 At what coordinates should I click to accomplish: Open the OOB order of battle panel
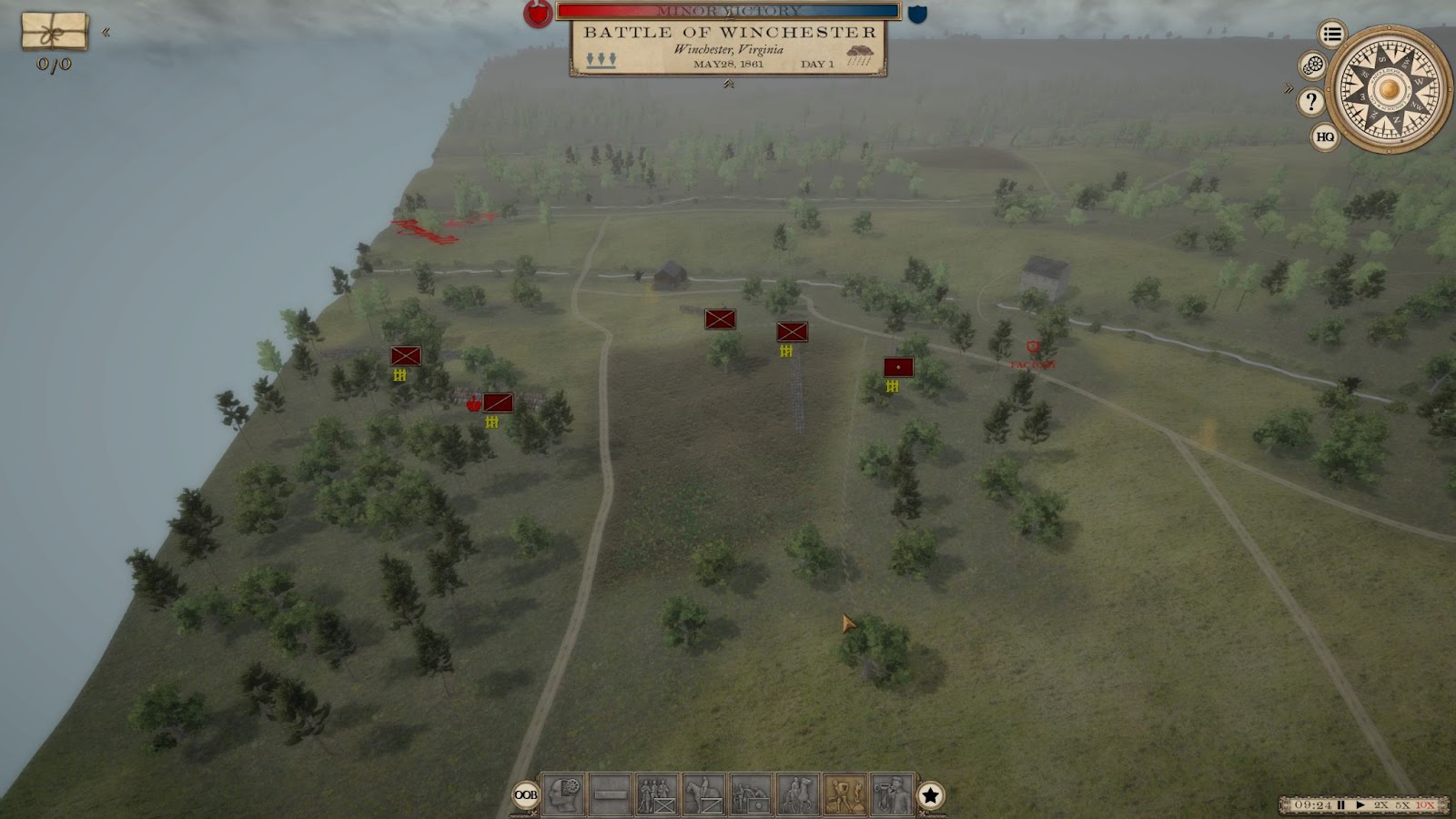(x=526, y=795)
